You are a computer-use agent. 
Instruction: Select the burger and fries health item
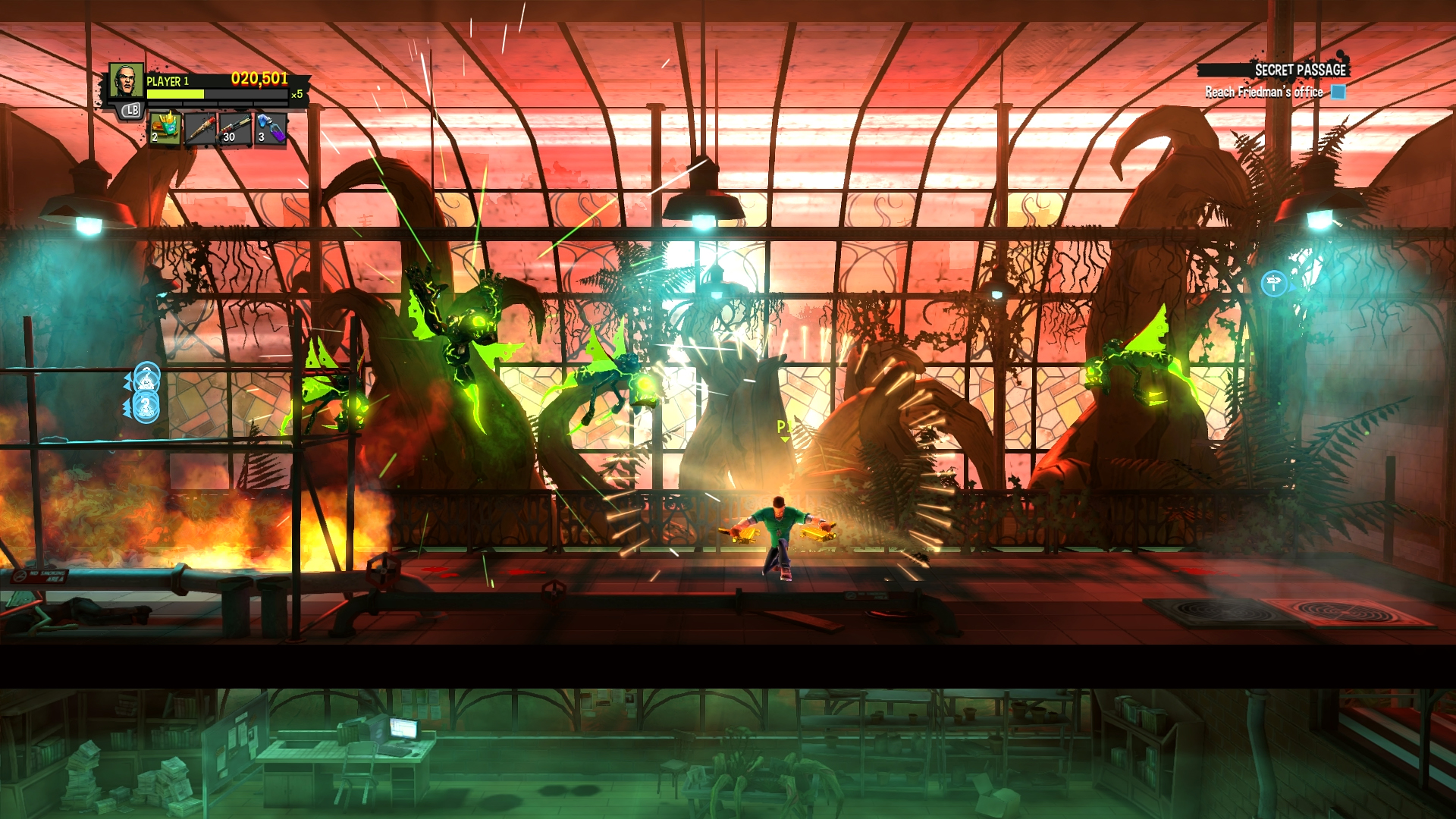(x=165, y=128)
